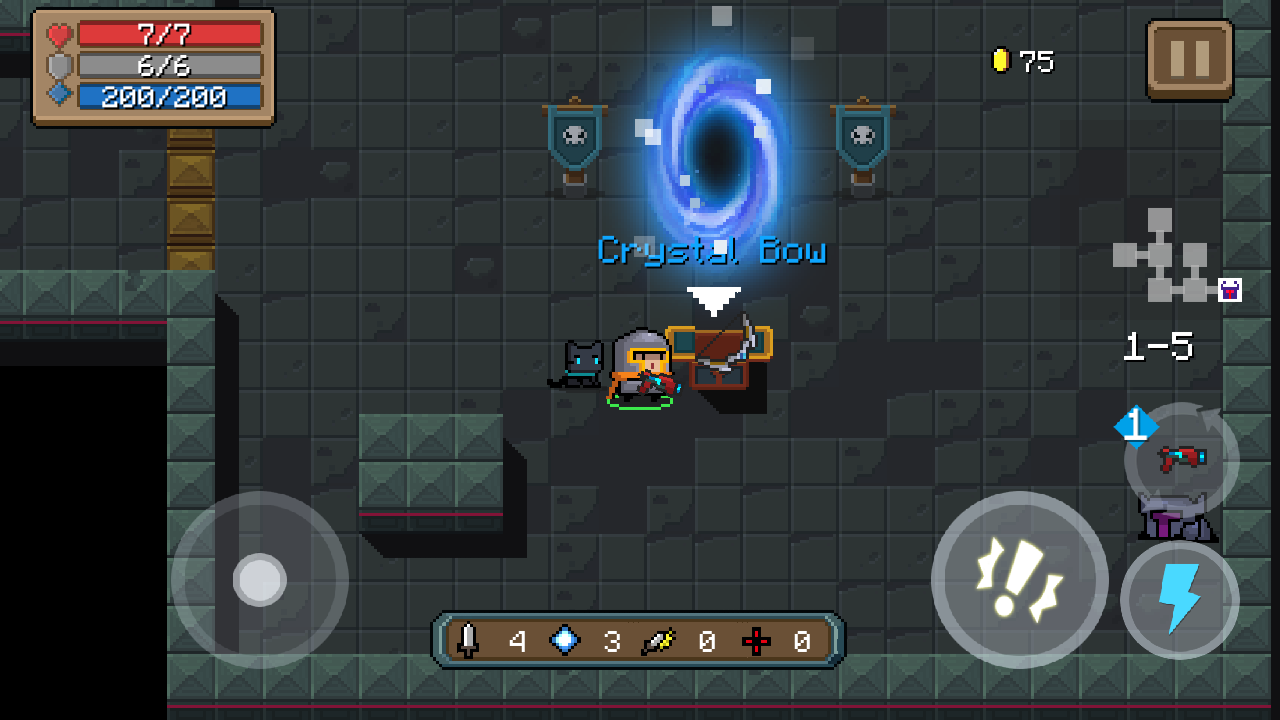Tap the attack interact button
Image resolution: width=1280 pixels, height=720 pixels.
click(1019, 580)
